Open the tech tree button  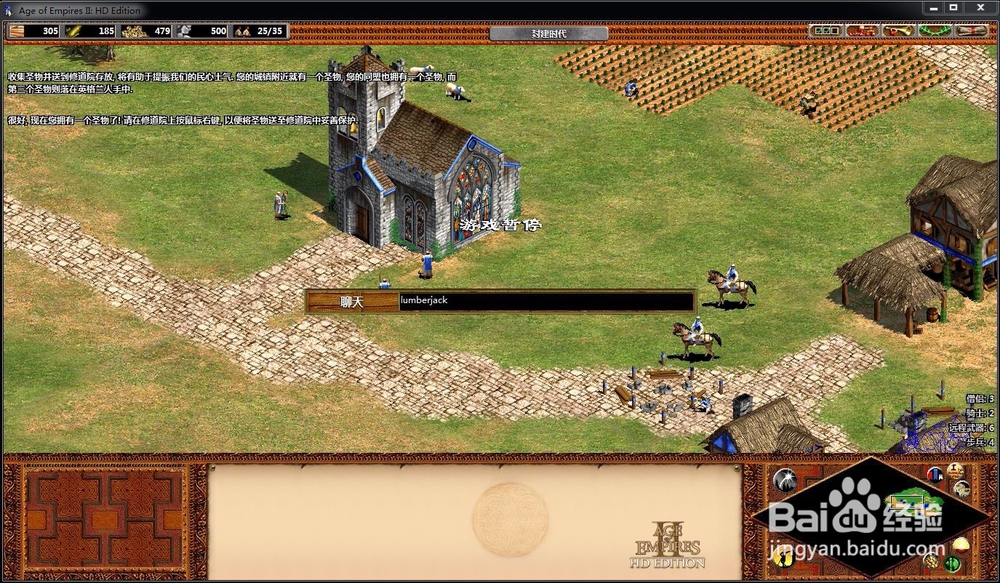862,31
